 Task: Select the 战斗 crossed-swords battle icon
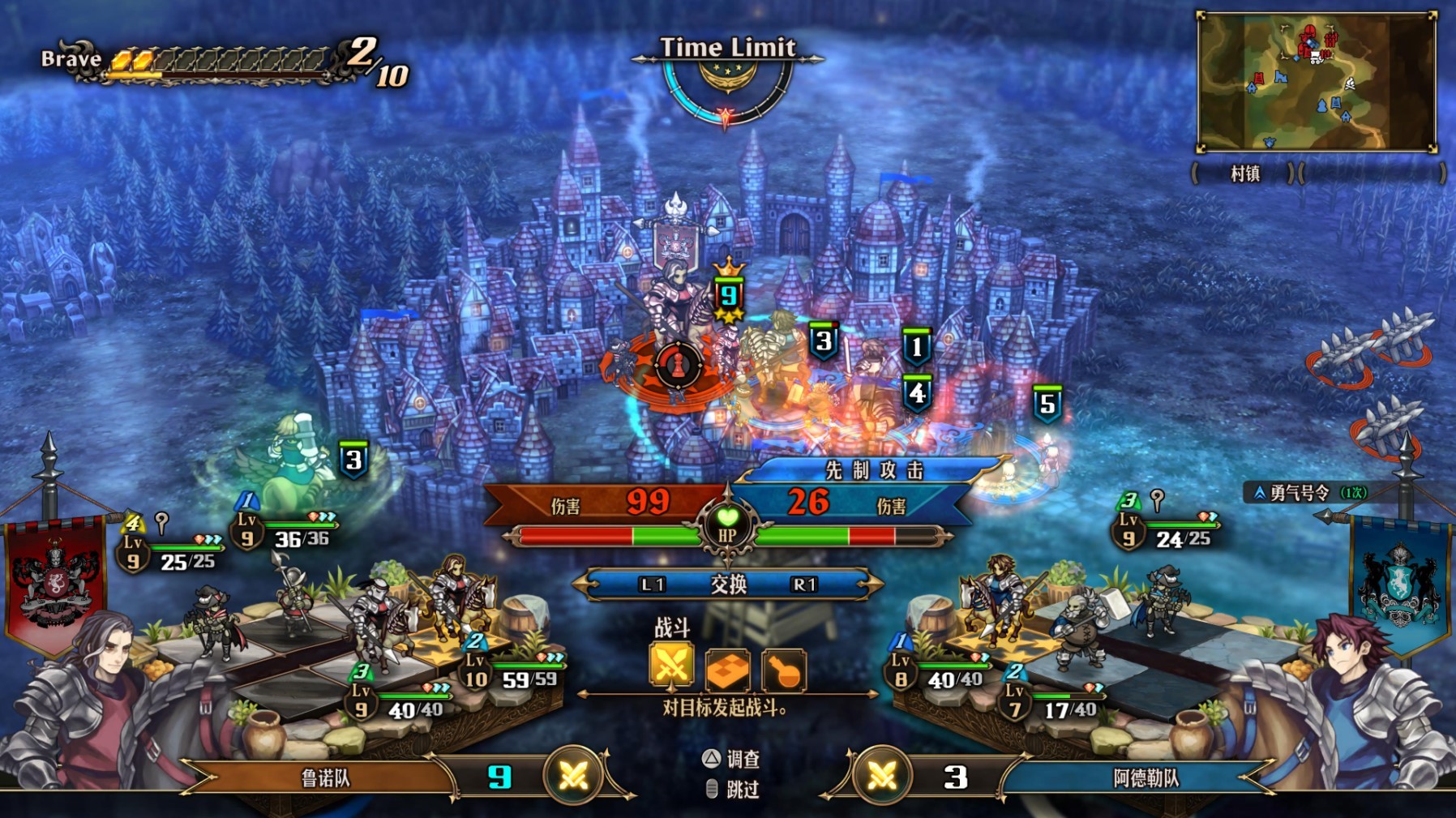click(671, 667)
